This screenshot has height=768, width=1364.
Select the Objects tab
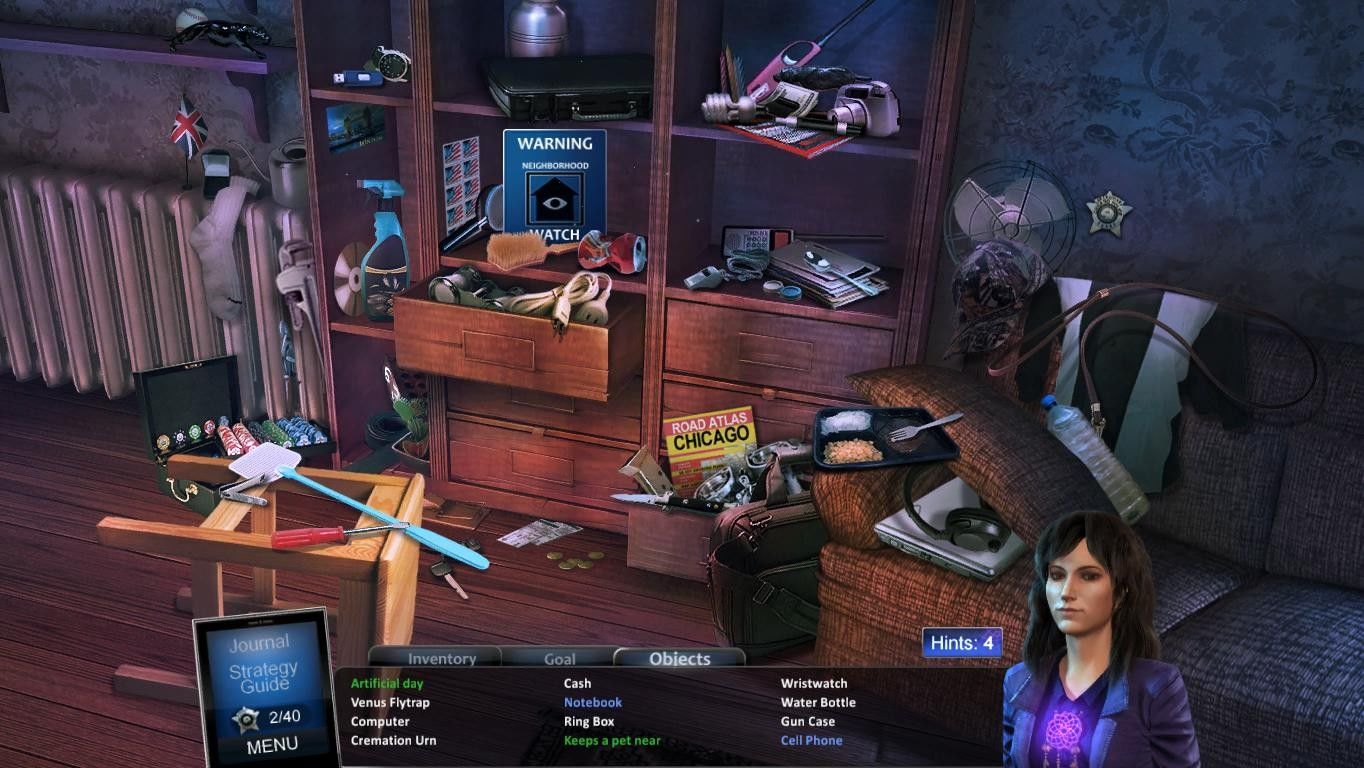point(679,658)
